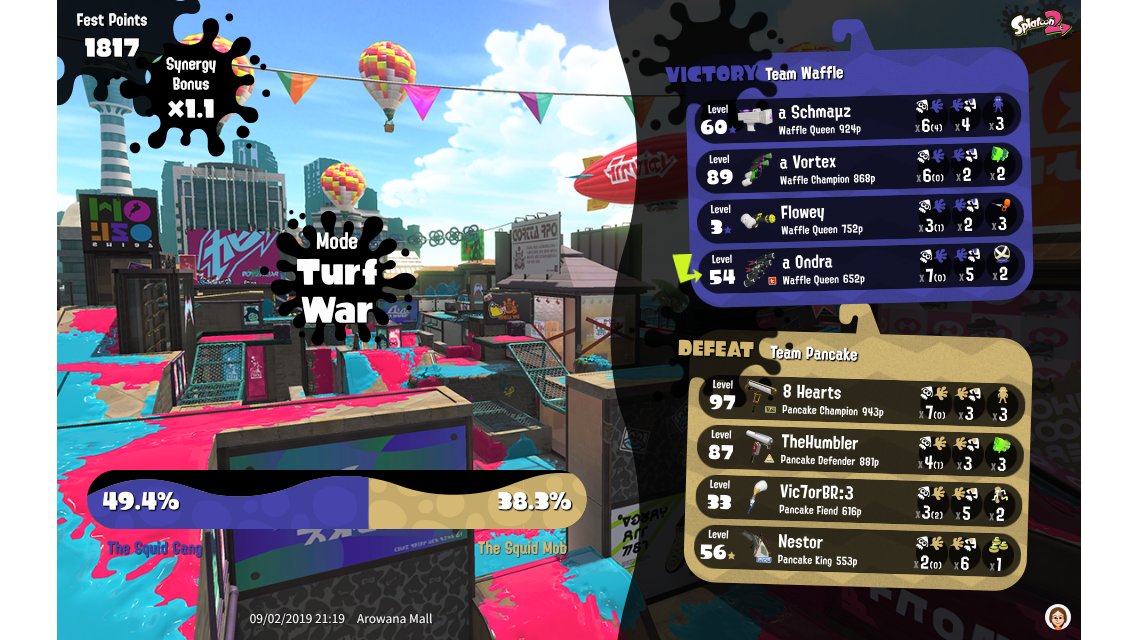Open a Vortex's result row
Viewport: 1138px width, 640px height.
tap(860, 167)
